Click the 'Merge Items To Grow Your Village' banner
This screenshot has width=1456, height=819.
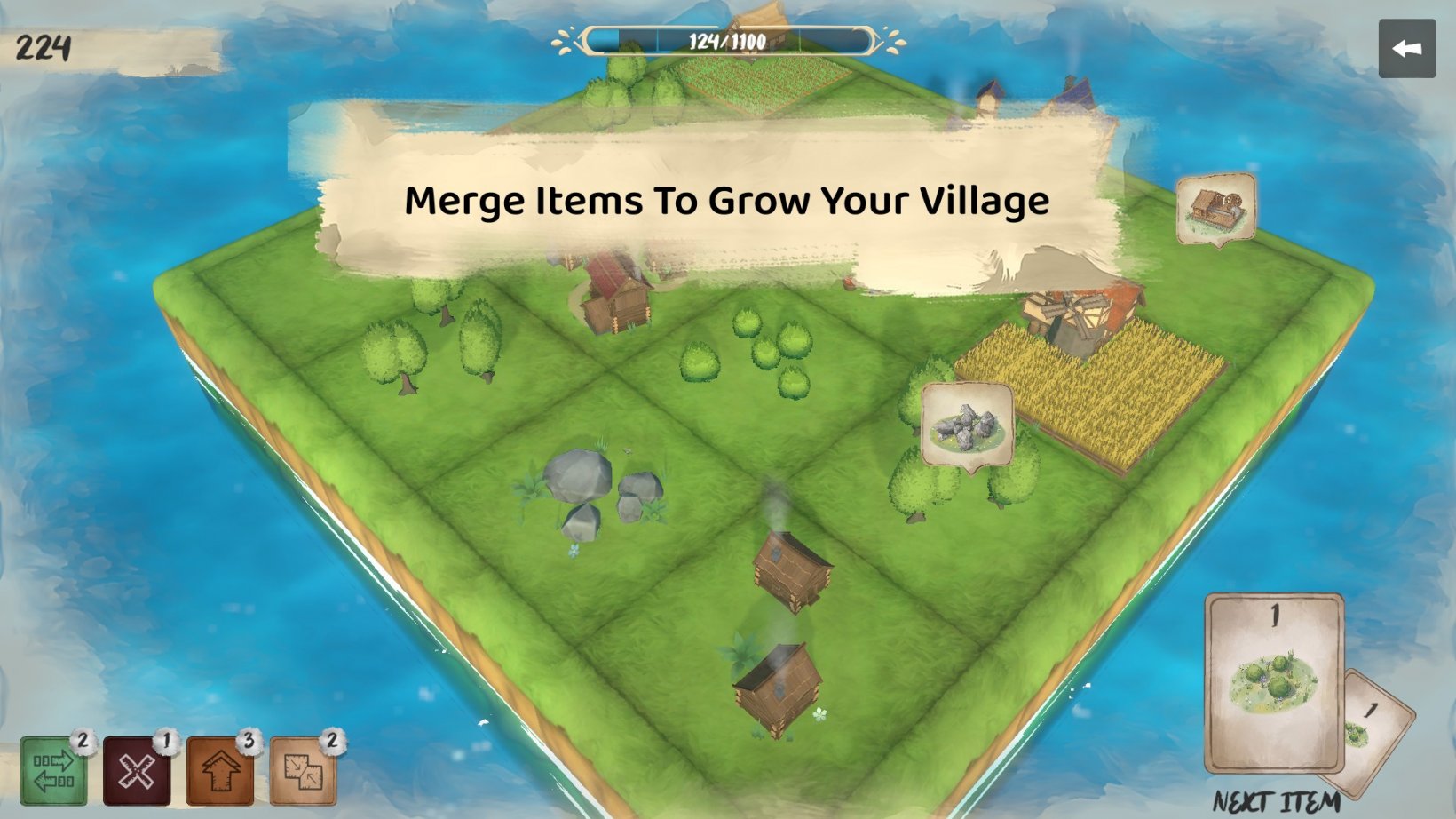[x=726, y=201]
